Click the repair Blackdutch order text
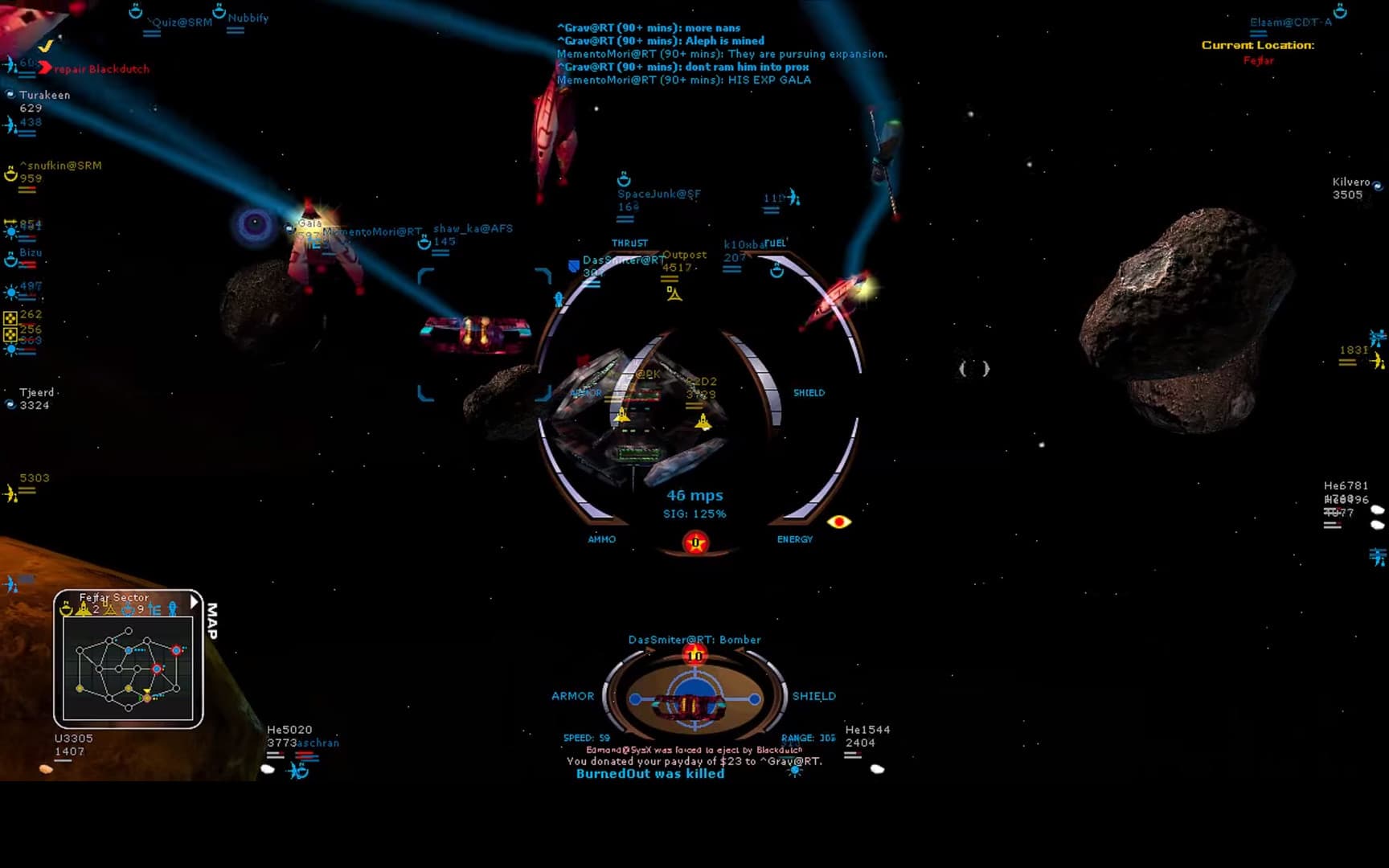This screenshot has height=868, width=1389. tap(101, 69)
